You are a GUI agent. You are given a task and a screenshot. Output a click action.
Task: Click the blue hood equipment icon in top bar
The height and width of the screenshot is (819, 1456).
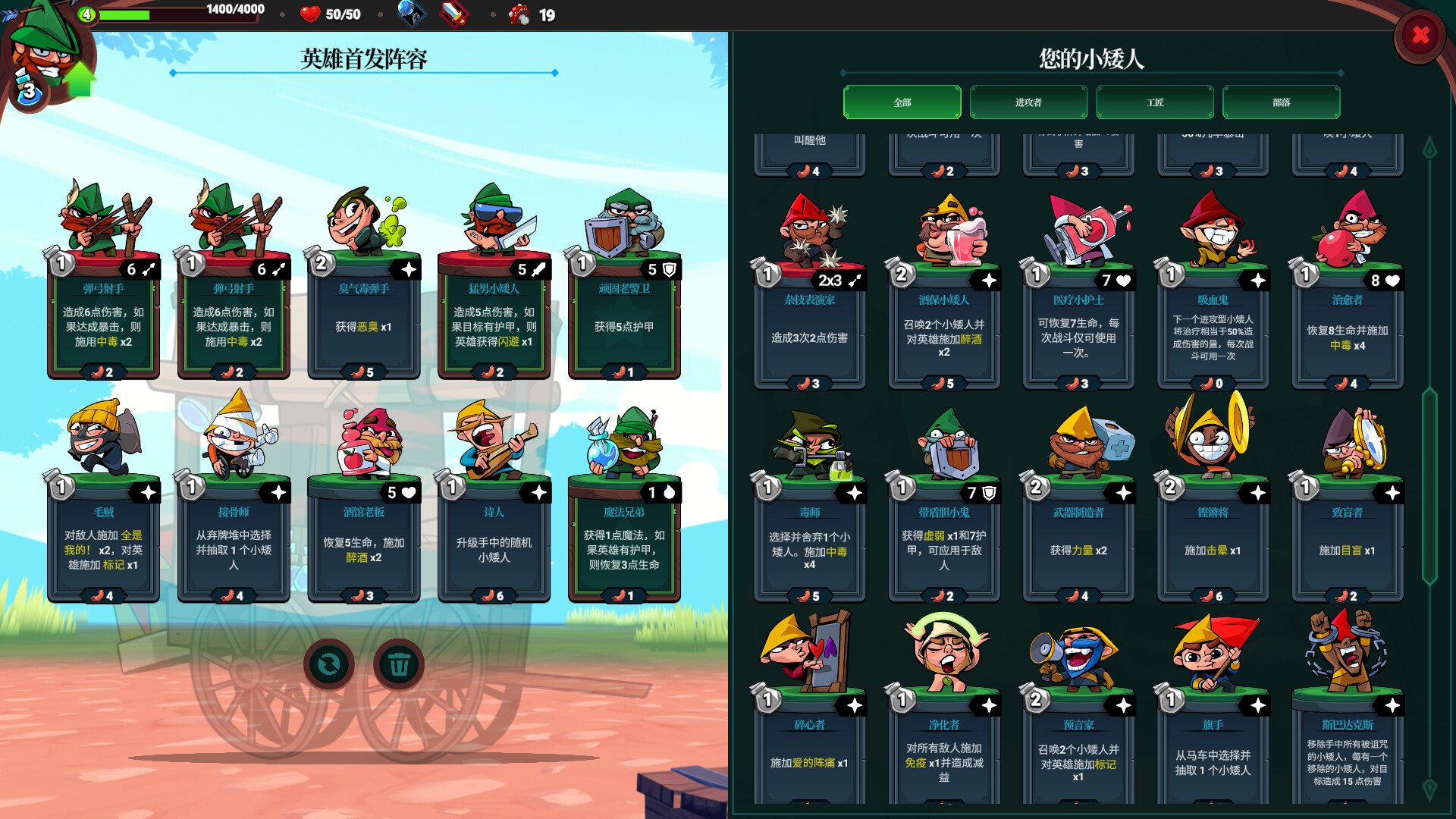click(x=412, y=14)
